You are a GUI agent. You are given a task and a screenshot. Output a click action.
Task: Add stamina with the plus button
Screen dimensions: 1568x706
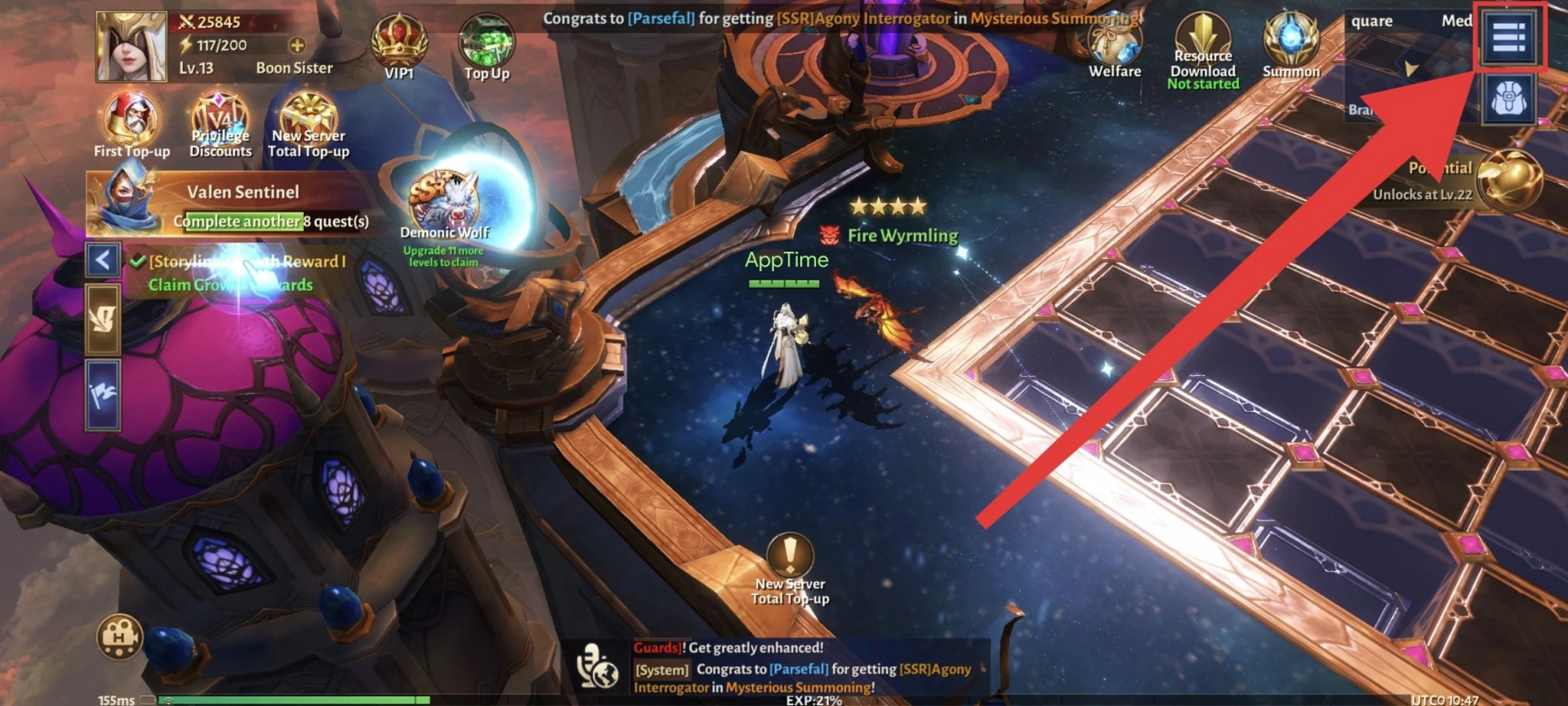(297, 46)
